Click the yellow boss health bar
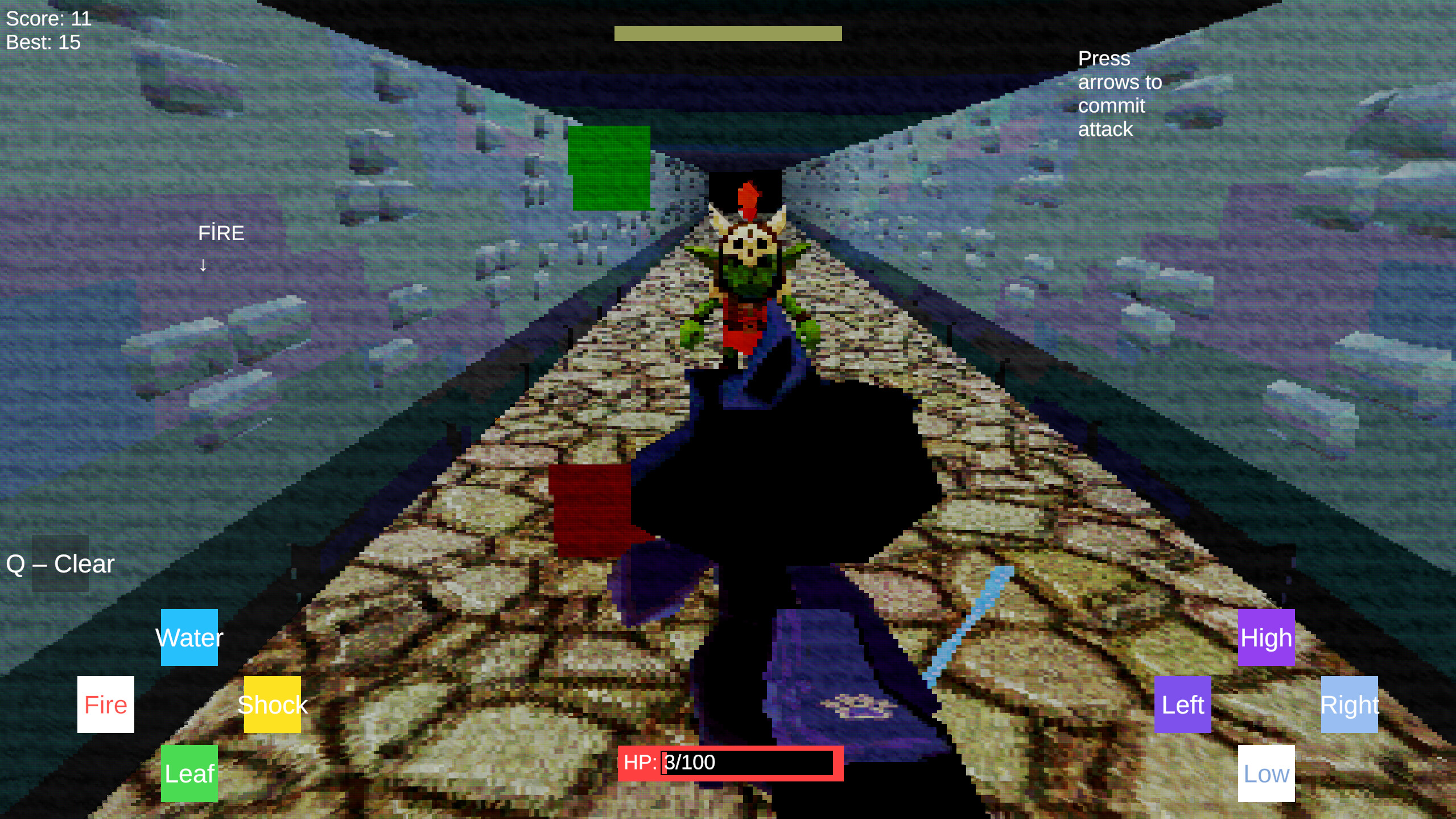The width and height of the screenshot is (1456, 819). 727,34
